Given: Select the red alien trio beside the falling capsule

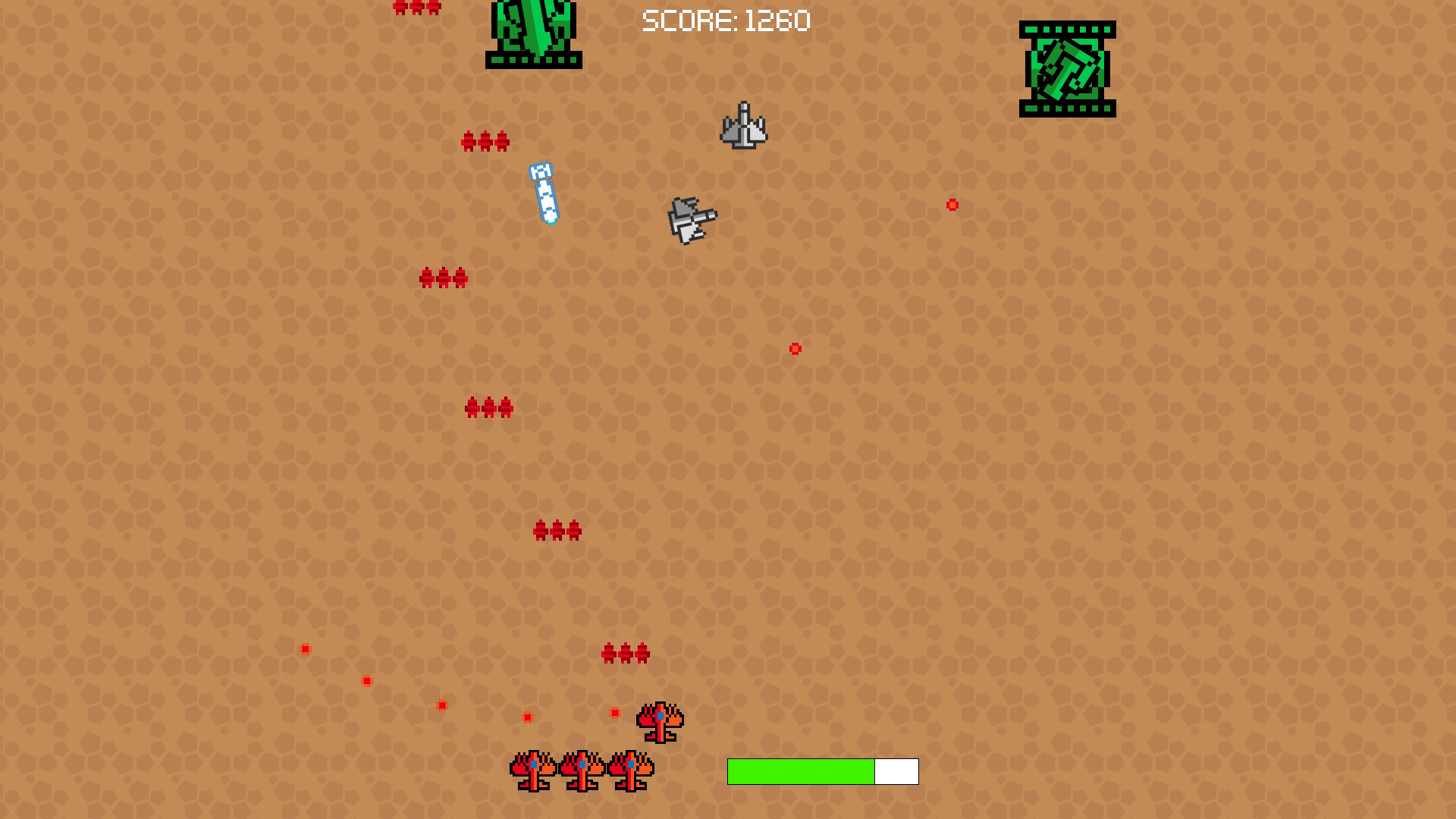Looking at the screenshot, I should click(x=486, y=140).
